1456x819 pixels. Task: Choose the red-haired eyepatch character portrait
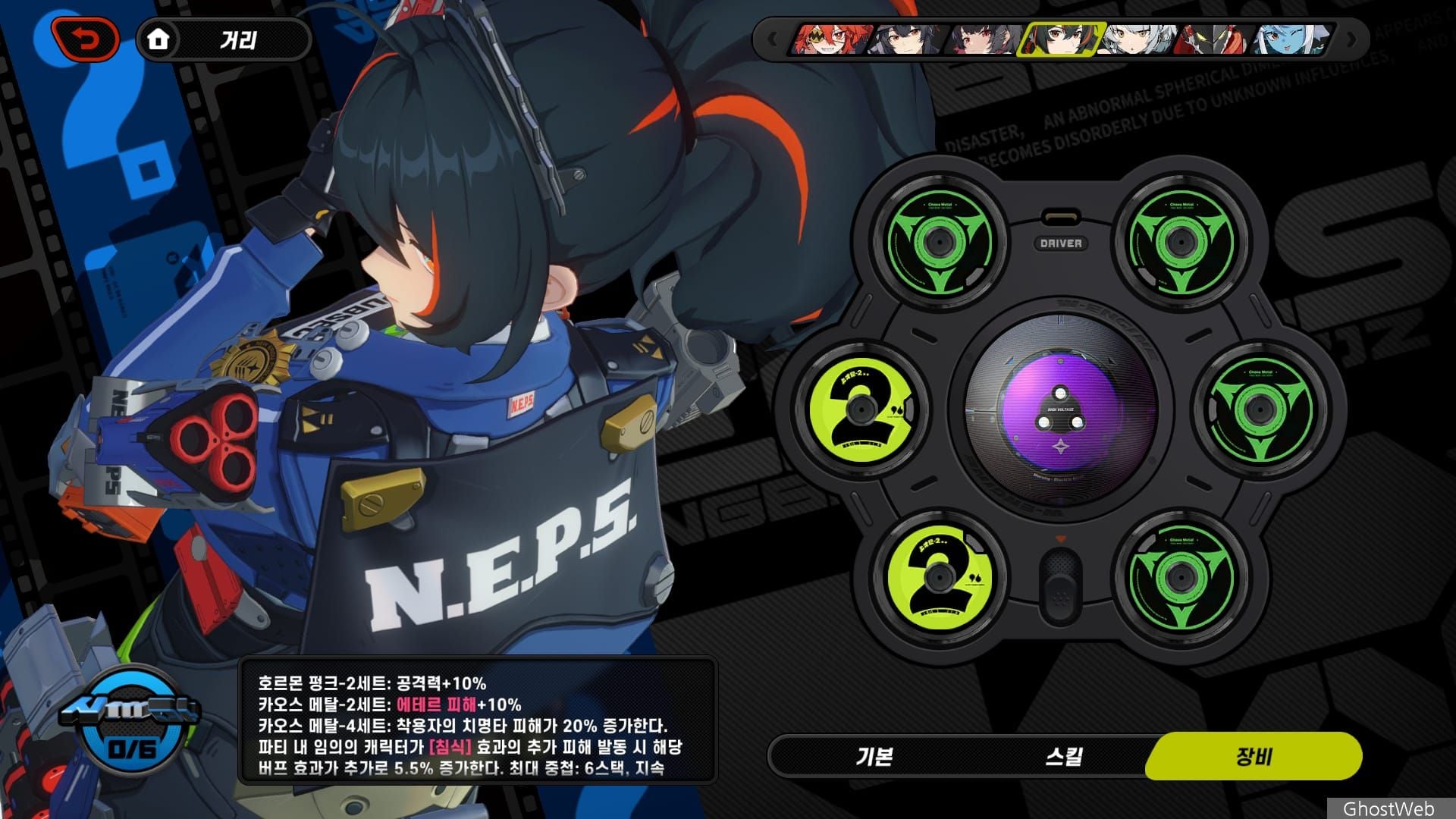coord(830,39)
